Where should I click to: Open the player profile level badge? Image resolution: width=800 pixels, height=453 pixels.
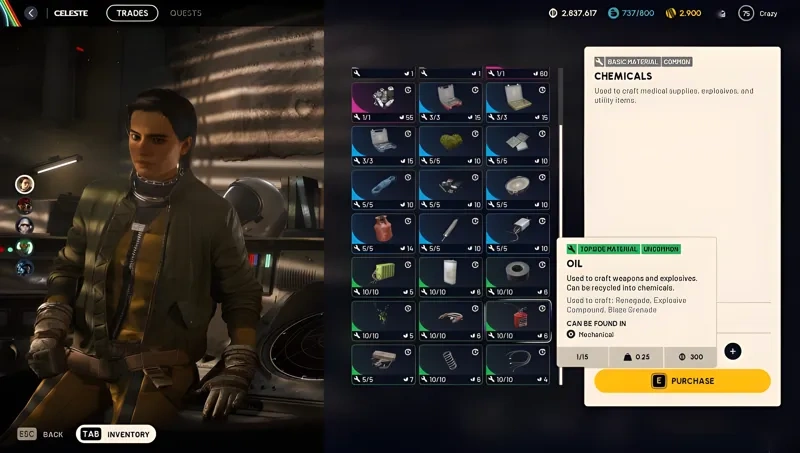tap(746, 13)
